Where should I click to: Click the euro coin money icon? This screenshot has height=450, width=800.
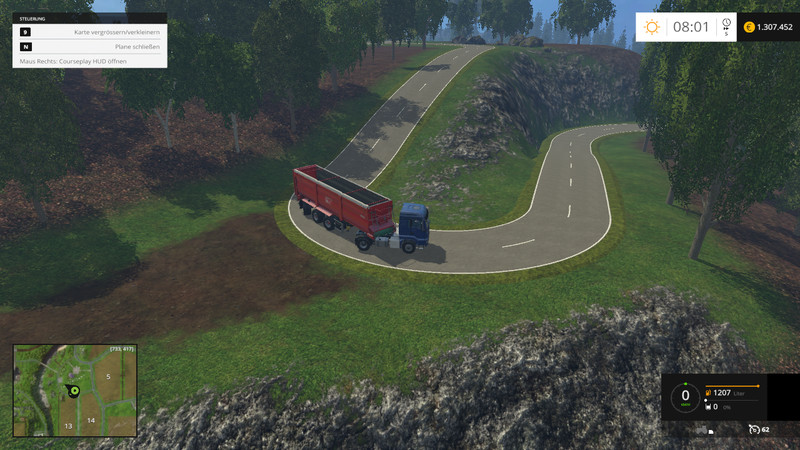(x=749, y=27)
